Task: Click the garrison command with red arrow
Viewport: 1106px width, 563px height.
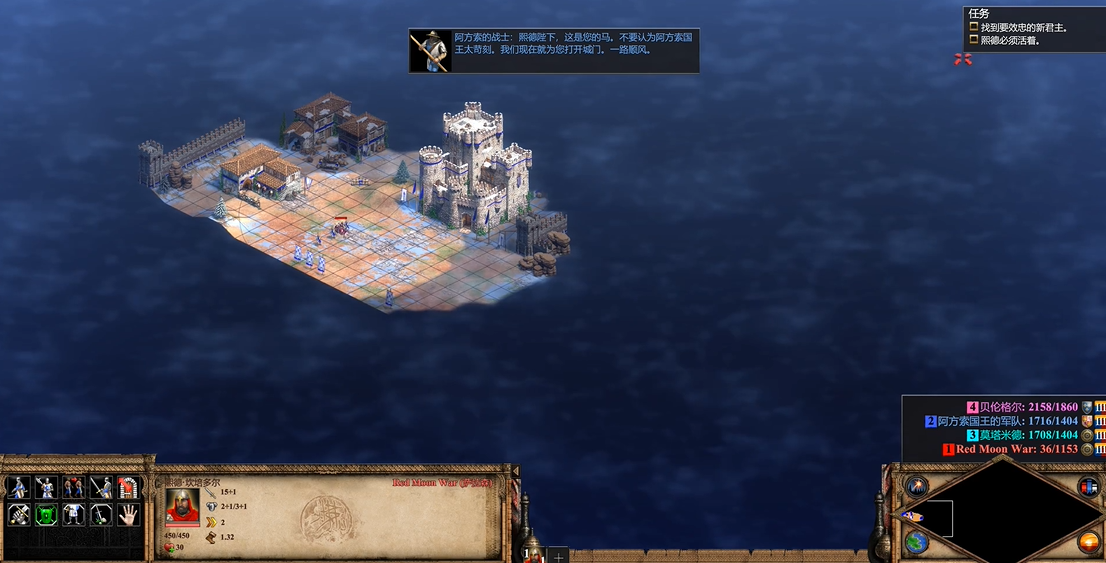Action: (x=129, y=488)
